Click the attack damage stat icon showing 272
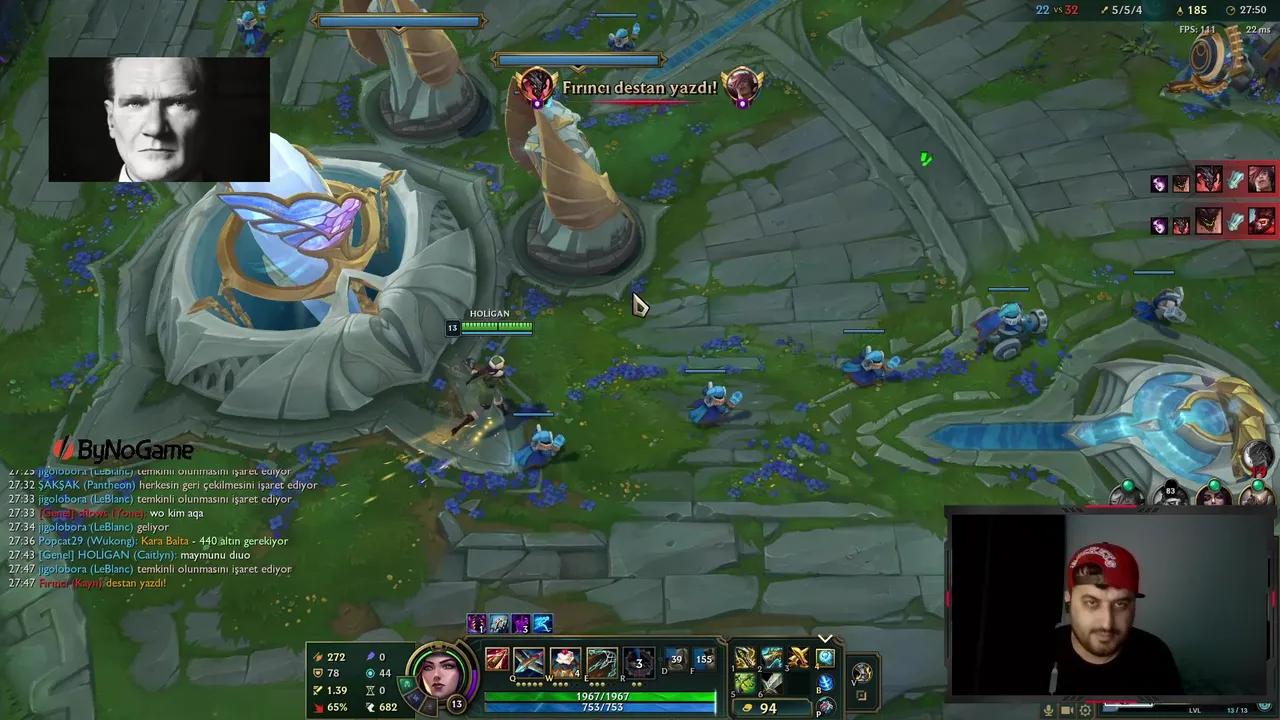The width and height of the screenshot is (1280, 720). [x=318, y=657]
